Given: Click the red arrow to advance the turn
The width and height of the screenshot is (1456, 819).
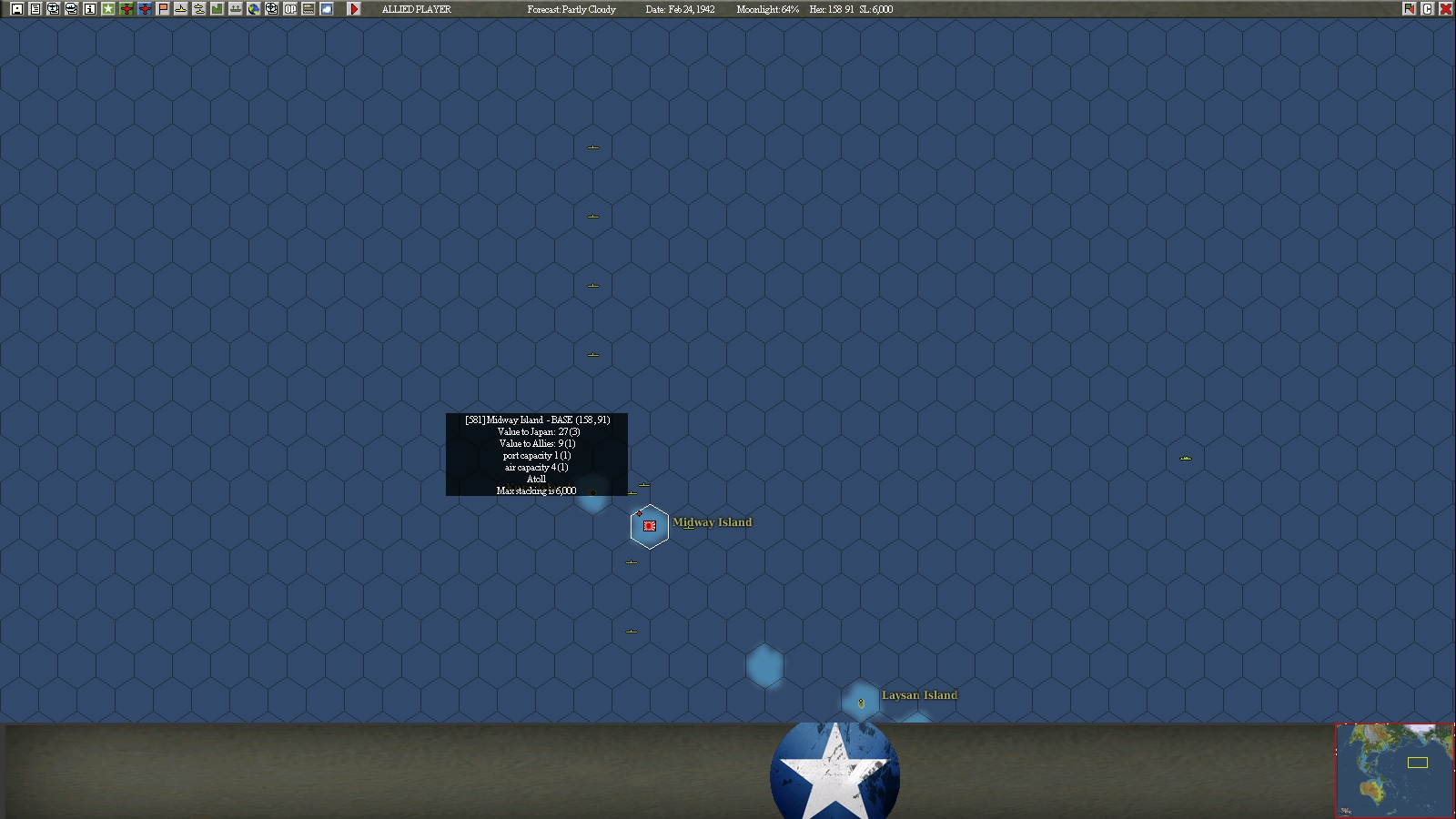Looking at the screenshot, I should click(x=354, y=9).
